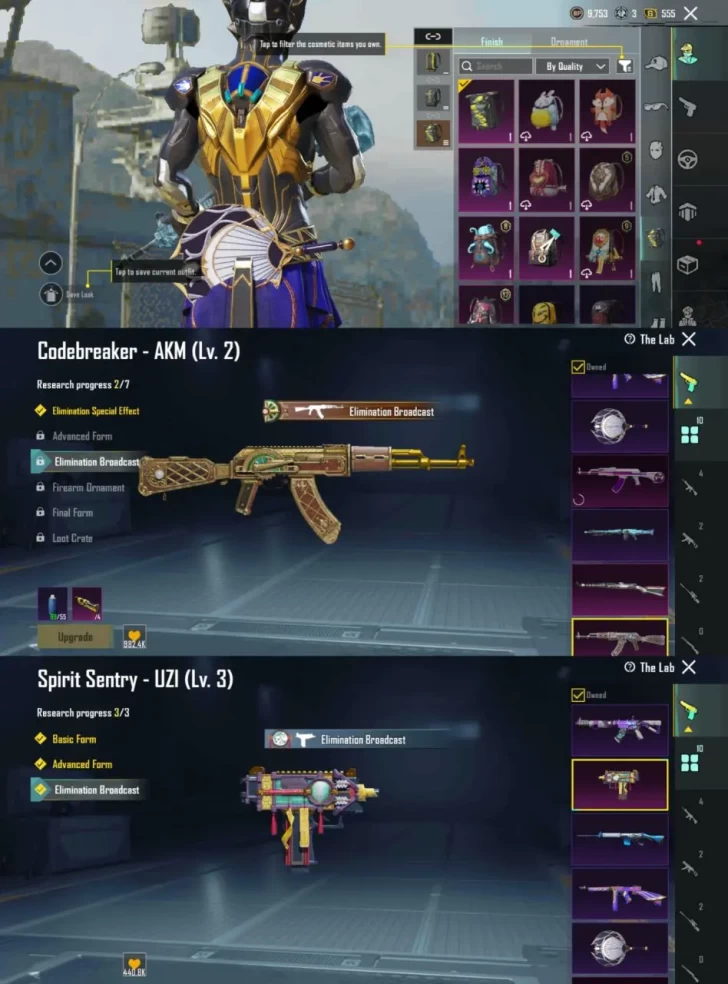
Task: Pick the purple monster-mouth backpack skin
Action: click(486, 179)
